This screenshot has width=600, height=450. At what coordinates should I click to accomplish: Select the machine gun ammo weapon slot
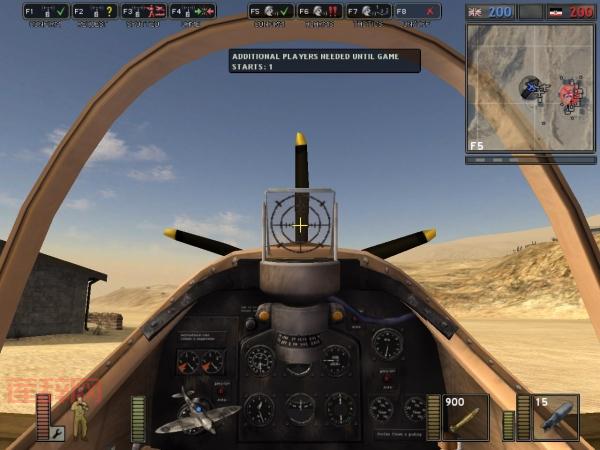tap(465, 417)
